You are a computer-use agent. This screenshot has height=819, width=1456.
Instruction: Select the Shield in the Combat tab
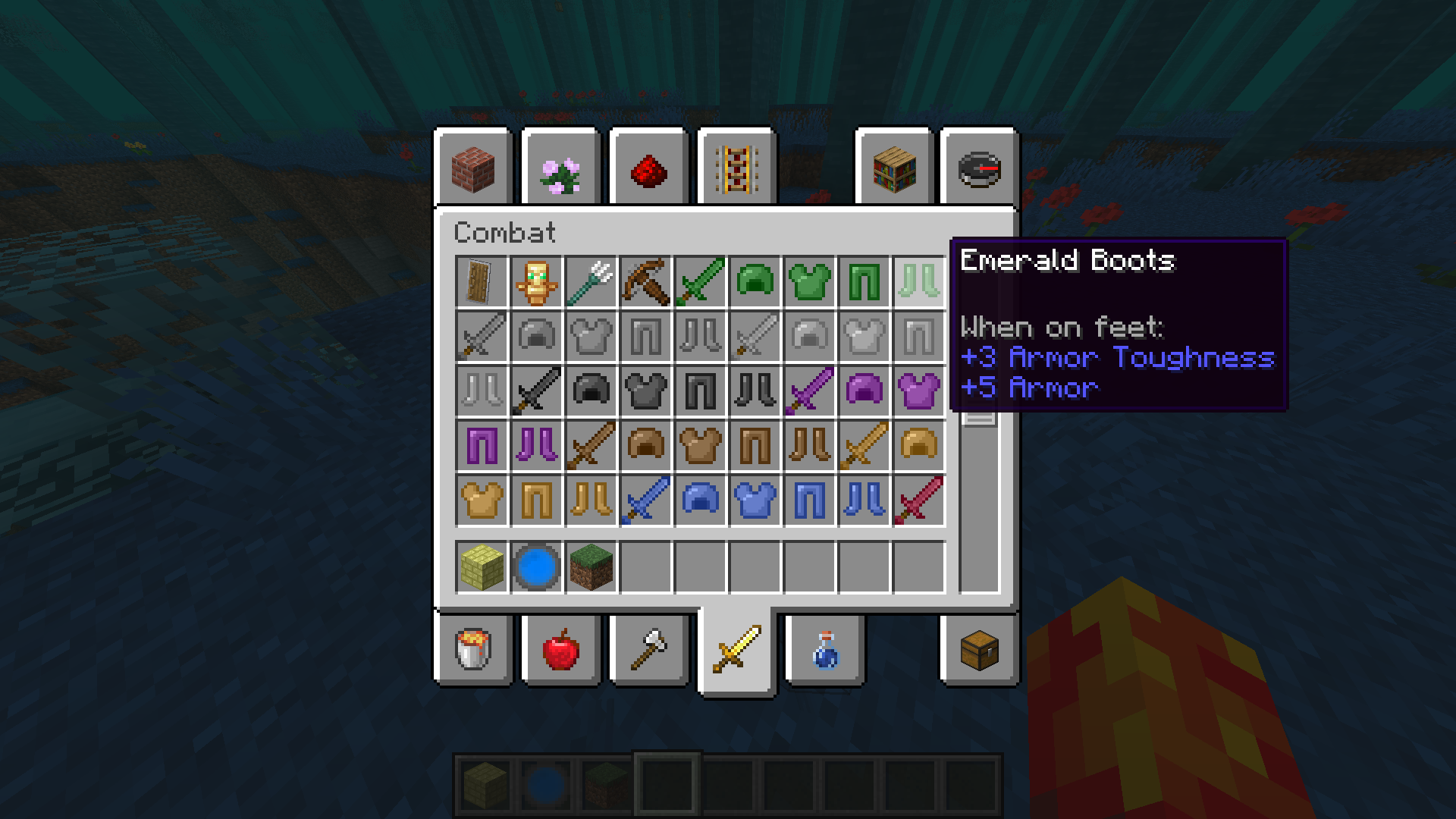coord(482,282)
